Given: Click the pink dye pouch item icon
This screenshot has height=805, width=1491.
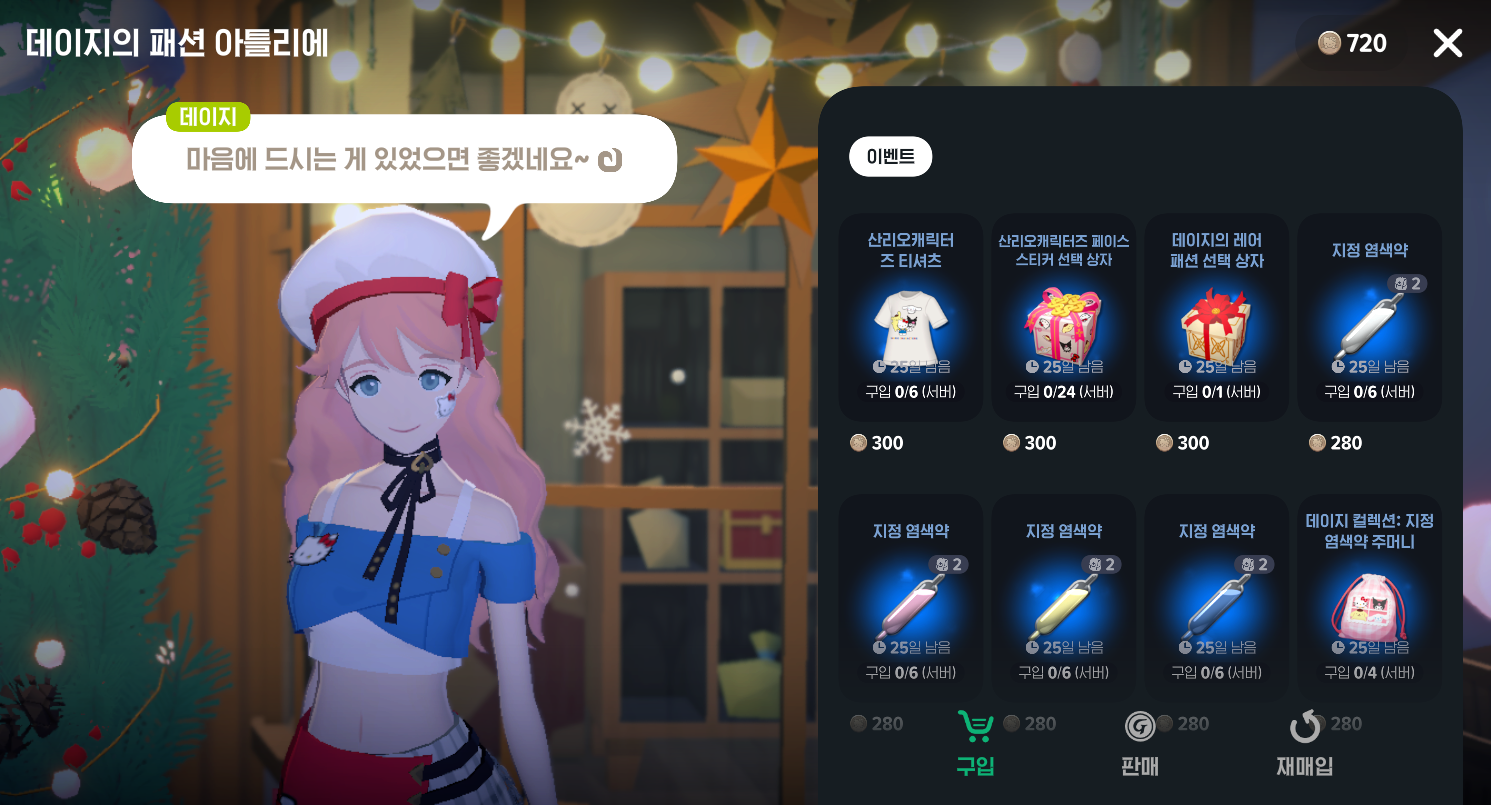Looking at the screenshot, I should [1370, 605].
